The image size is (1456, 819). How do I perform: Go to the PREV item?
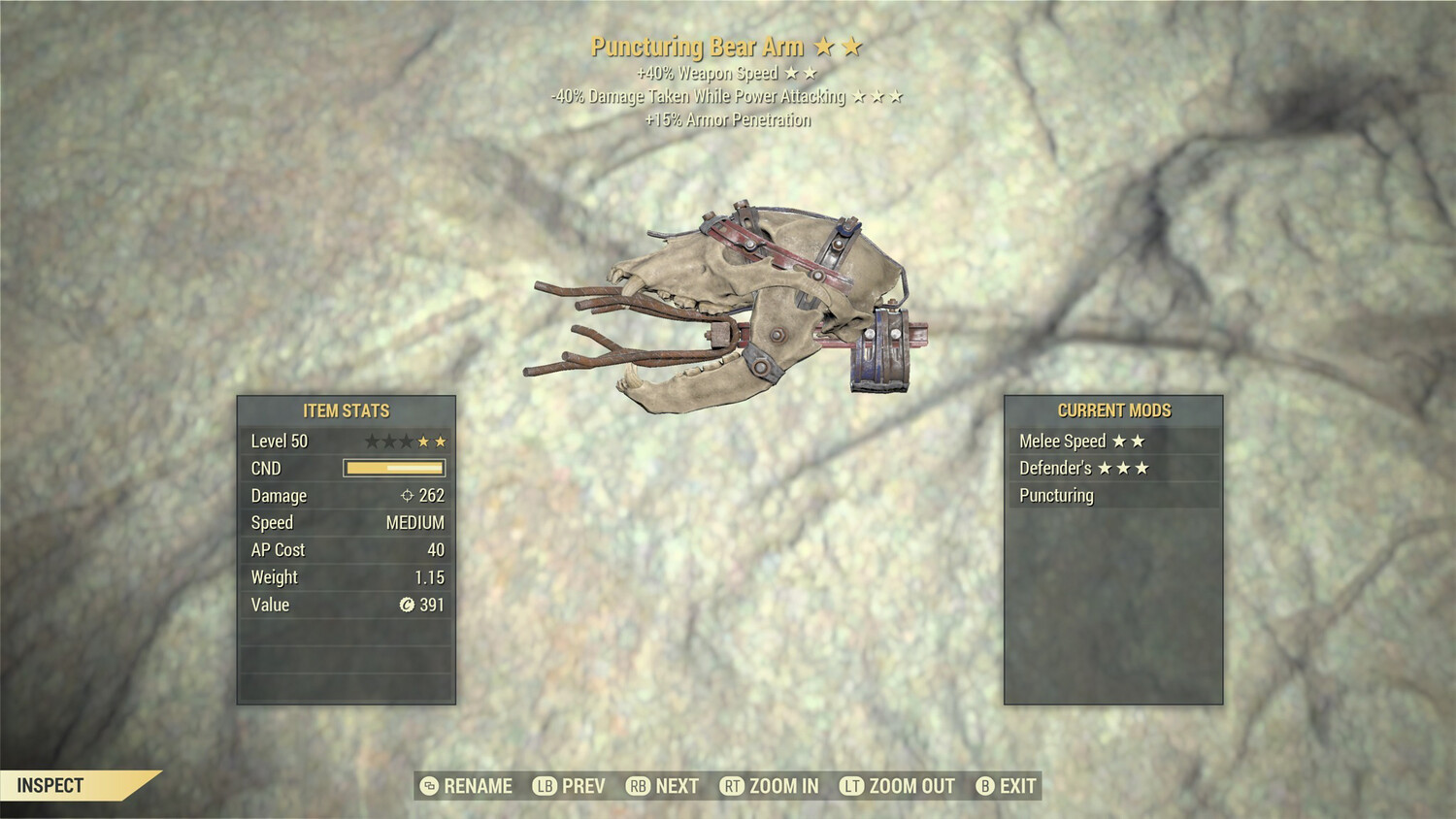click(570, 786)
